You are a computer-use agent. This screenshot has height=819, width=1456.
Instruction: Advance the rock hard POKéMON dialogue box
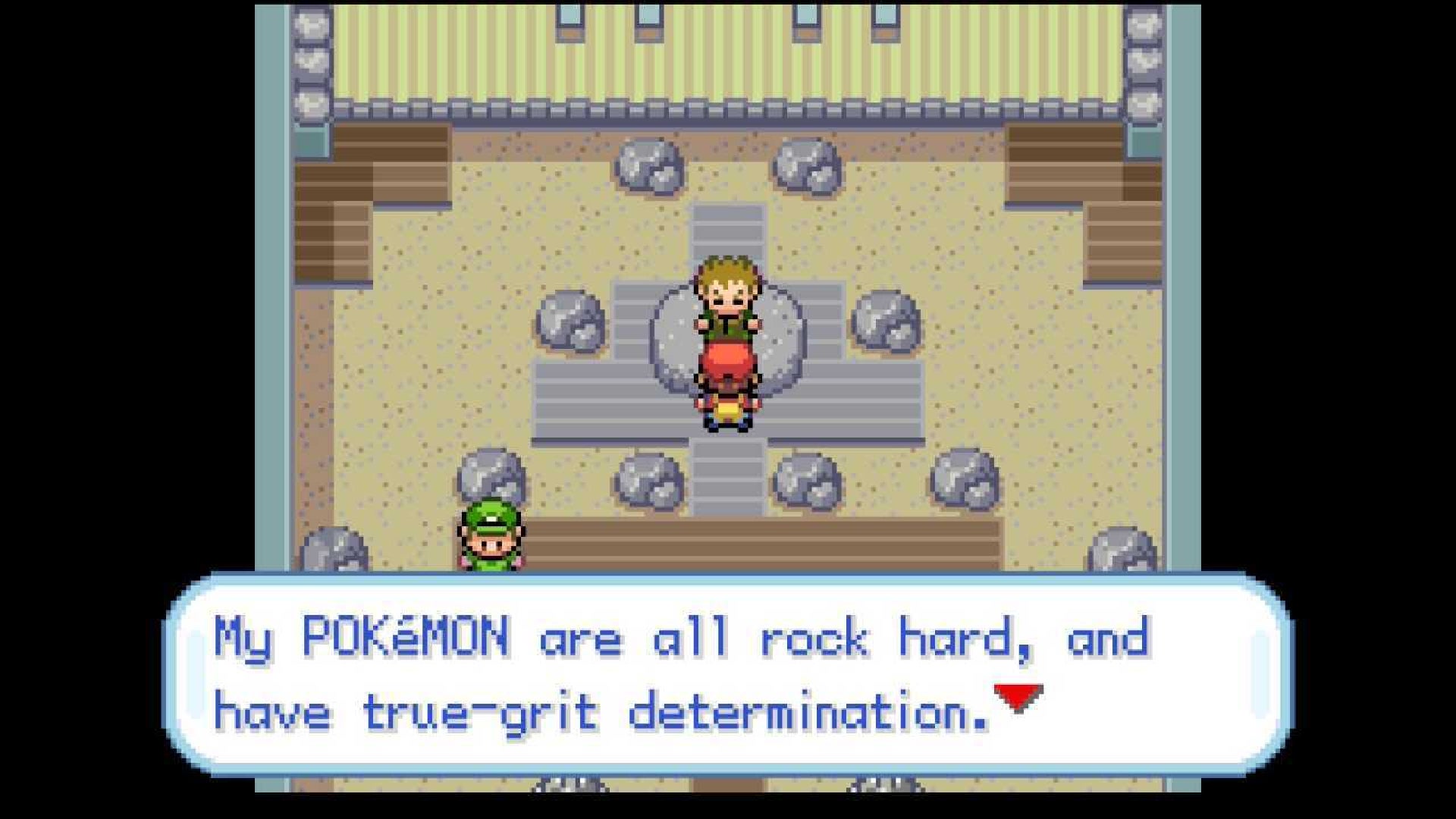point(728,675)
